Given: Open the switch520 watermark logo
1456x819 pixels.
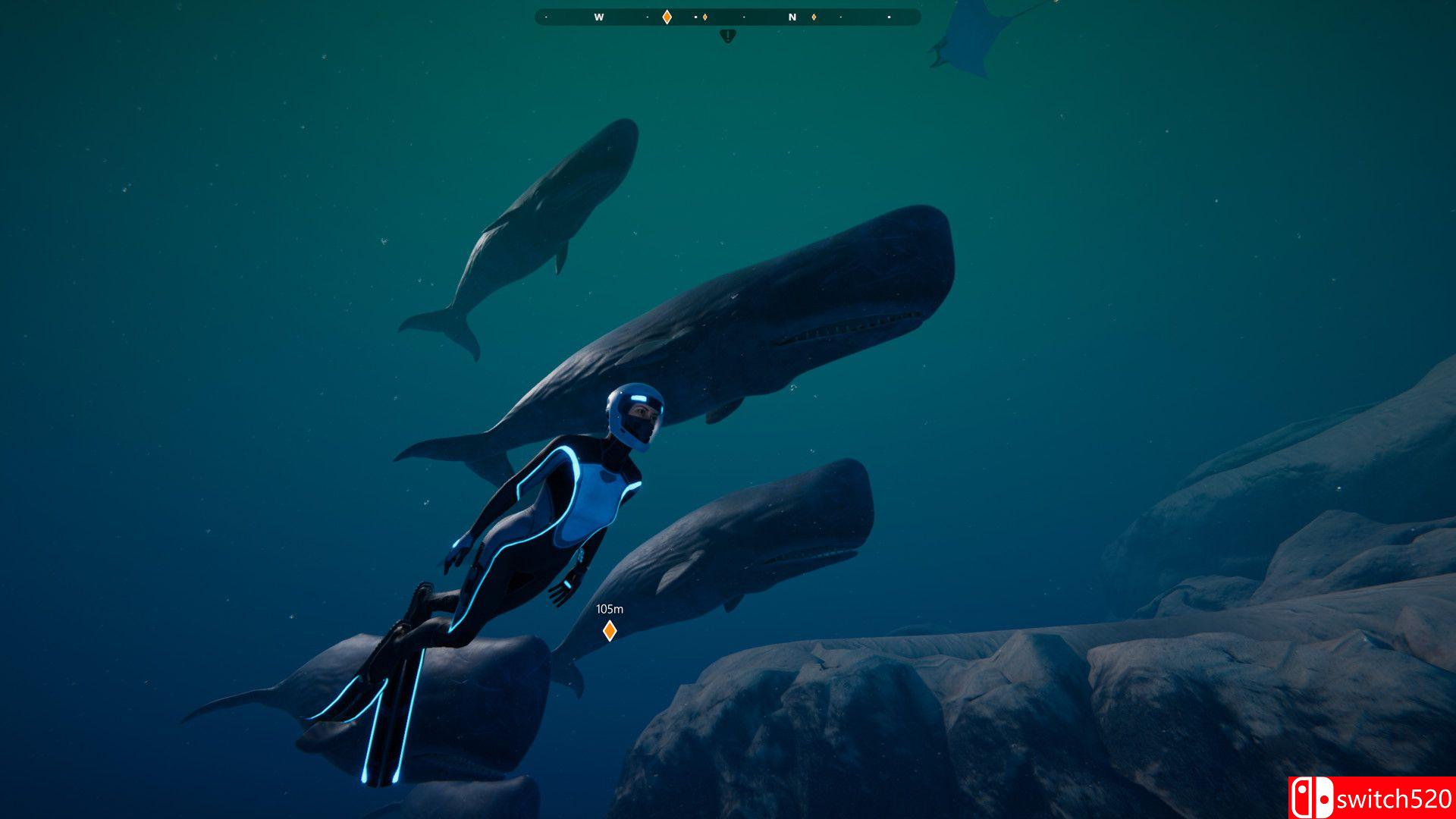Looking at the screenshot, I should click(1371, 798).
